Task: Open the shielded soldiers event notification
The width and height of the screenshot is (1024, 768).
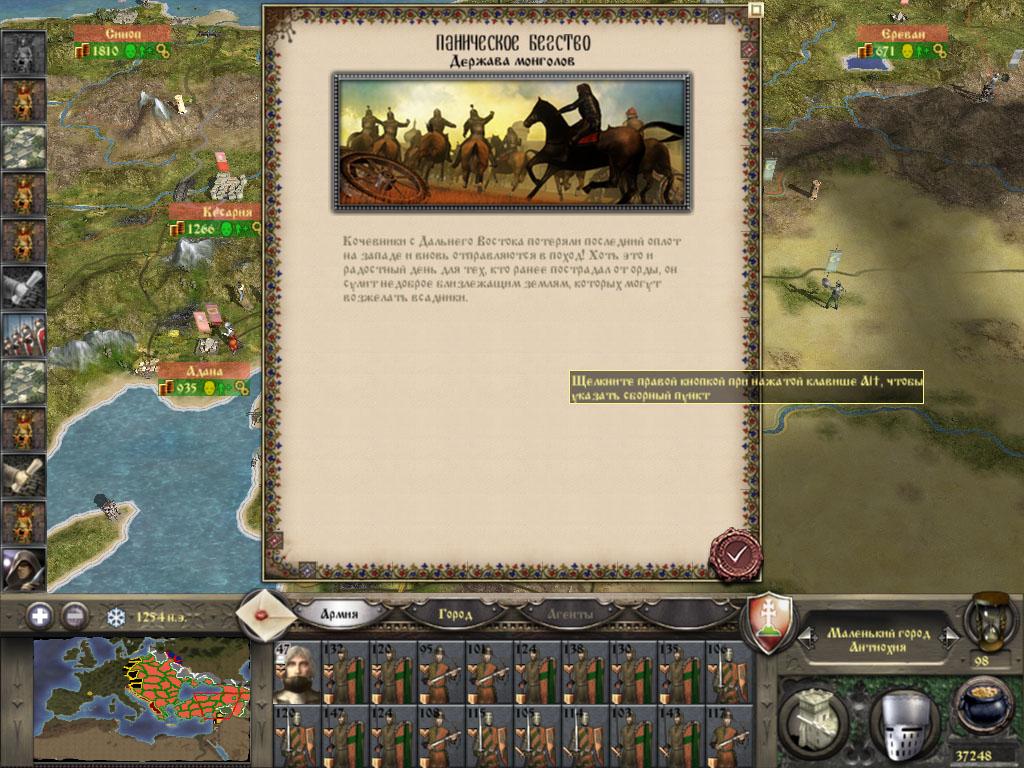Action: point(23,335)
